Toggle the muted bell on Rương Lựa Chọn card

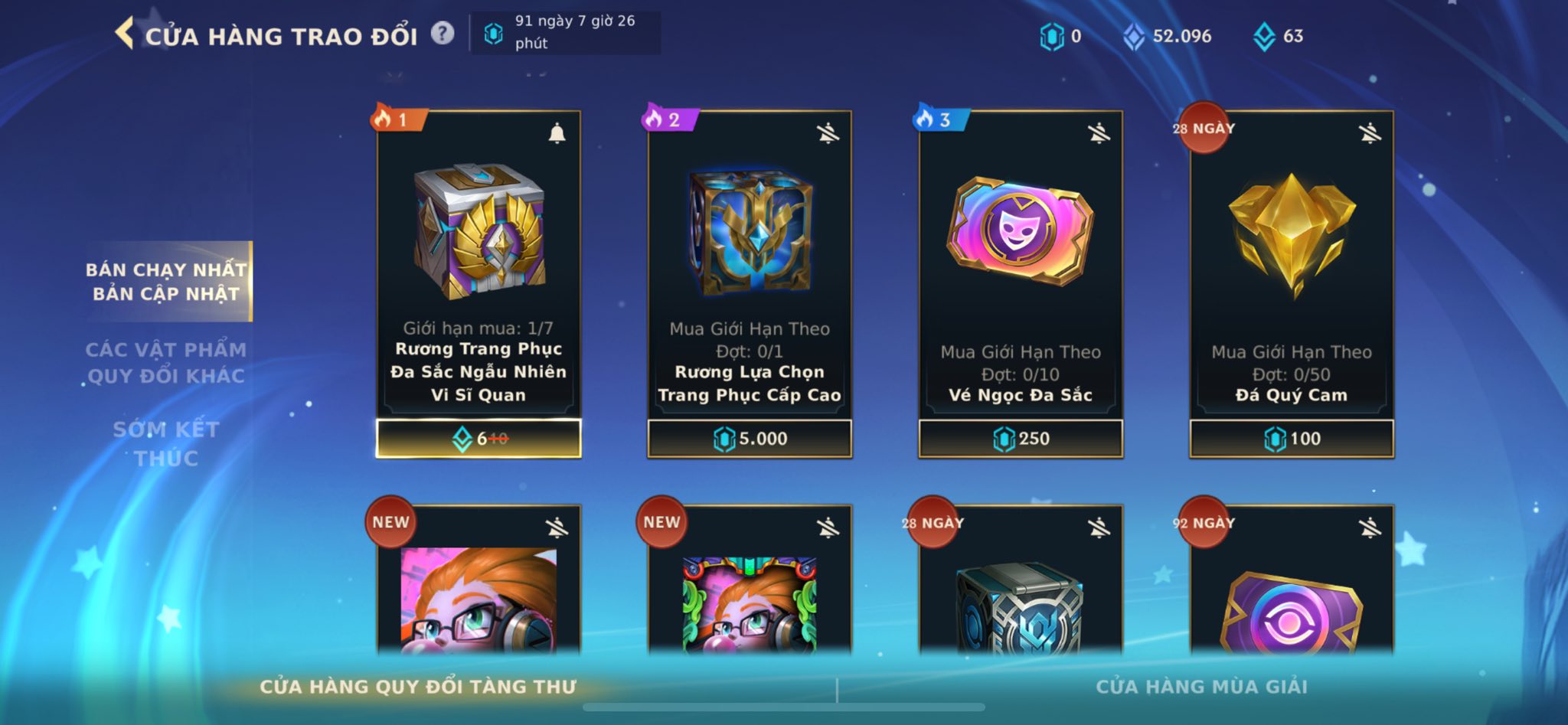pyautogui.click(x=828, y=134)
